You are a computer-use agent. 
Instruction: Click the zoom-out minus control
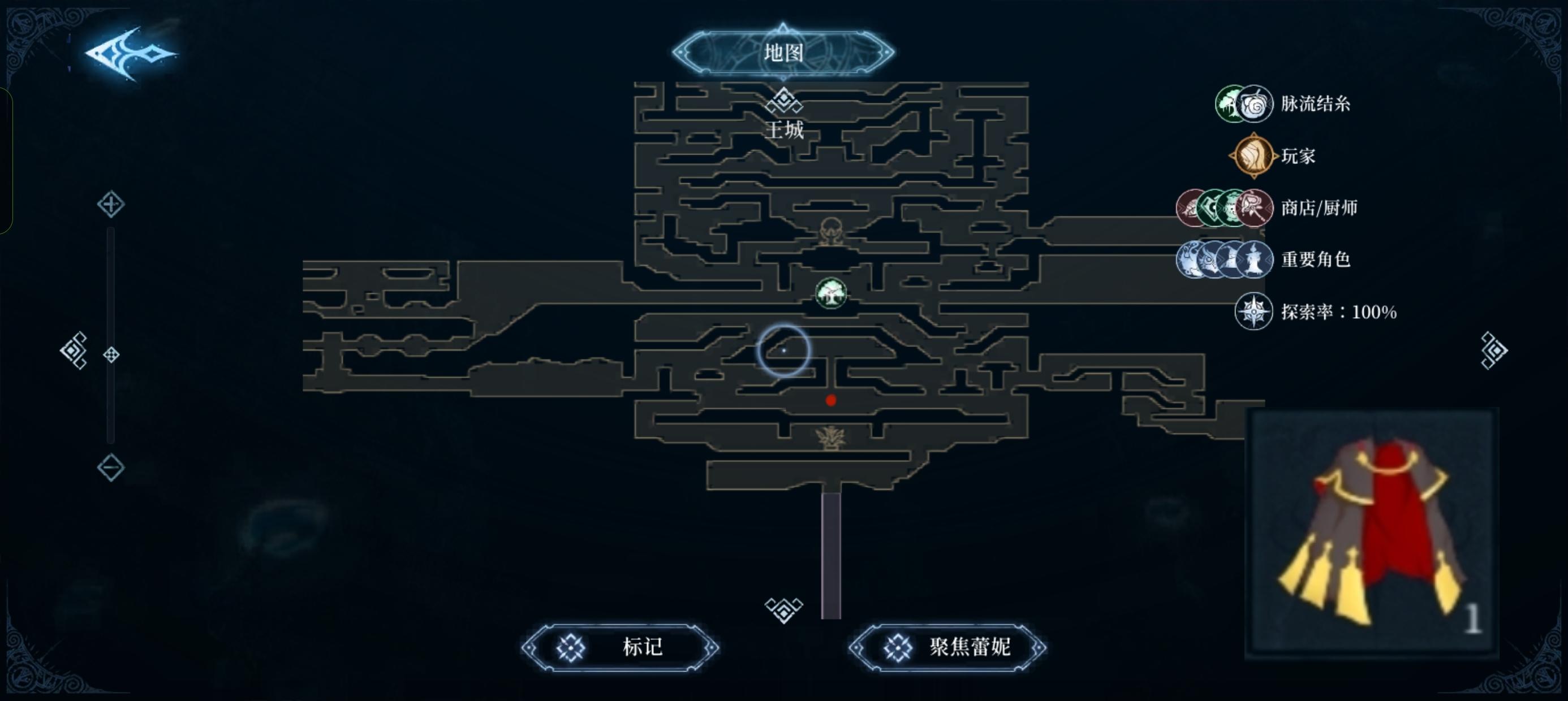[111, 467]
